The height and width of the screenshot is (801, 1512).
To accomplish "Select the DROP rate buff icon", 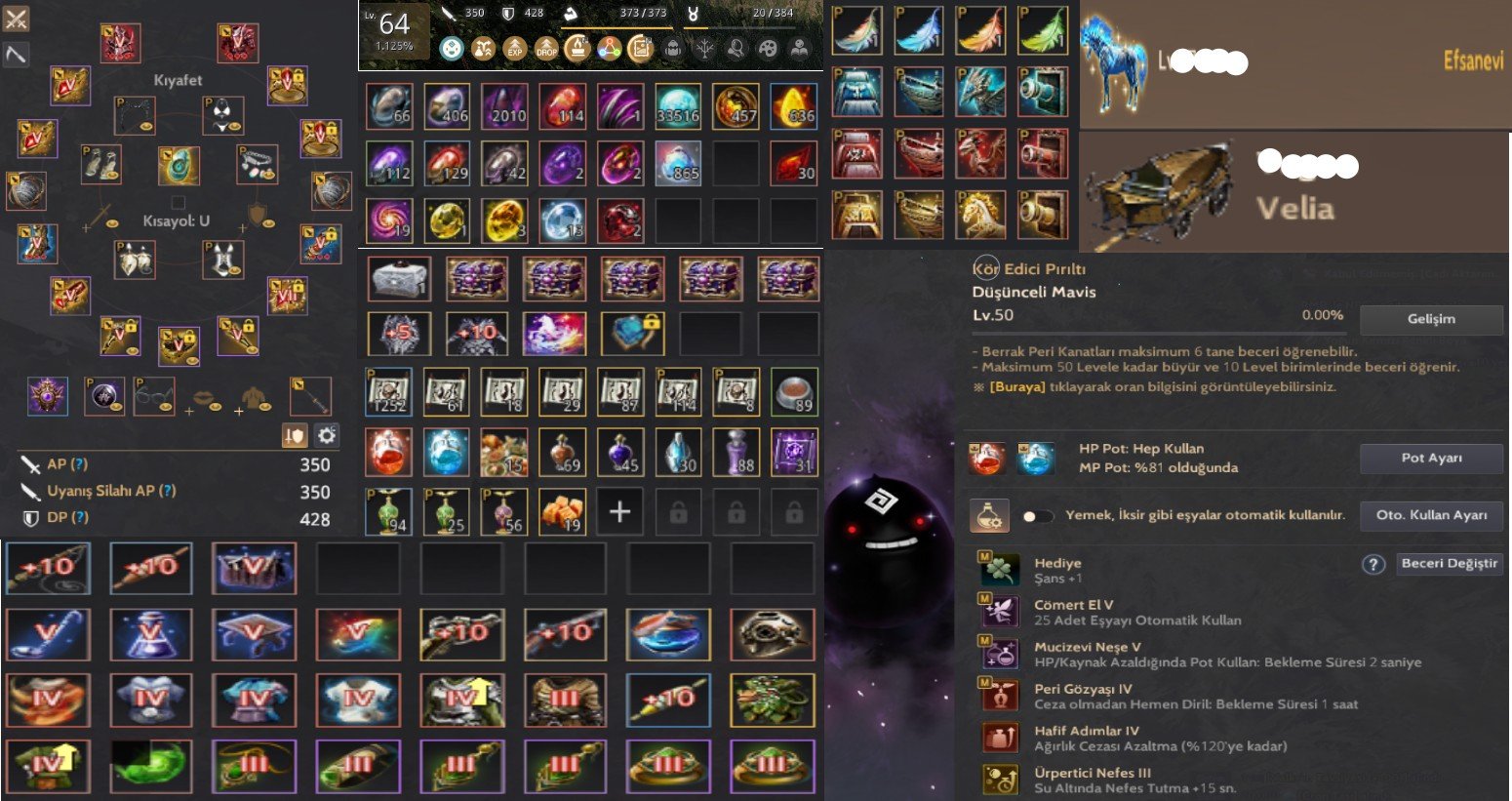I will coord(546,47).
